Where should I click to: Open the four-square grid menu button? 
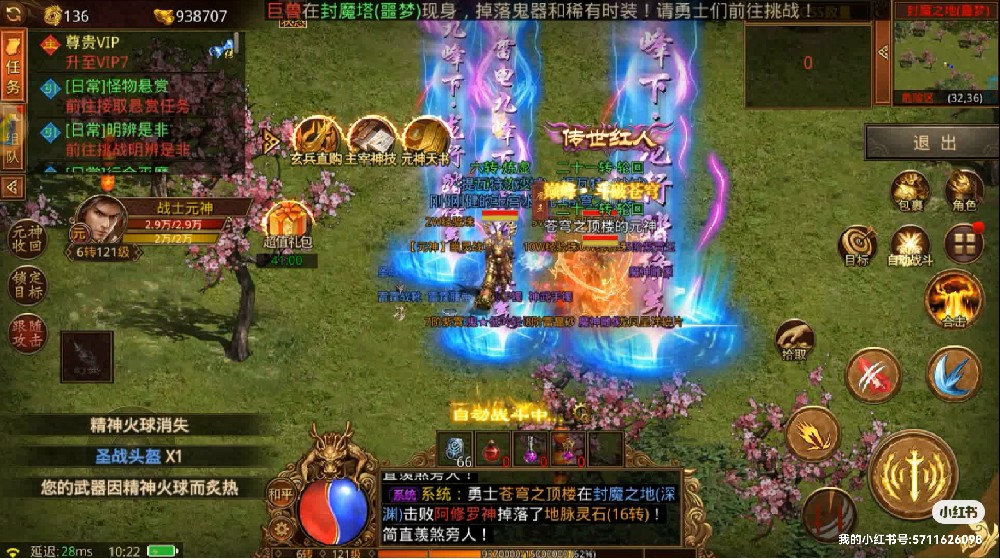coord(964,242)
